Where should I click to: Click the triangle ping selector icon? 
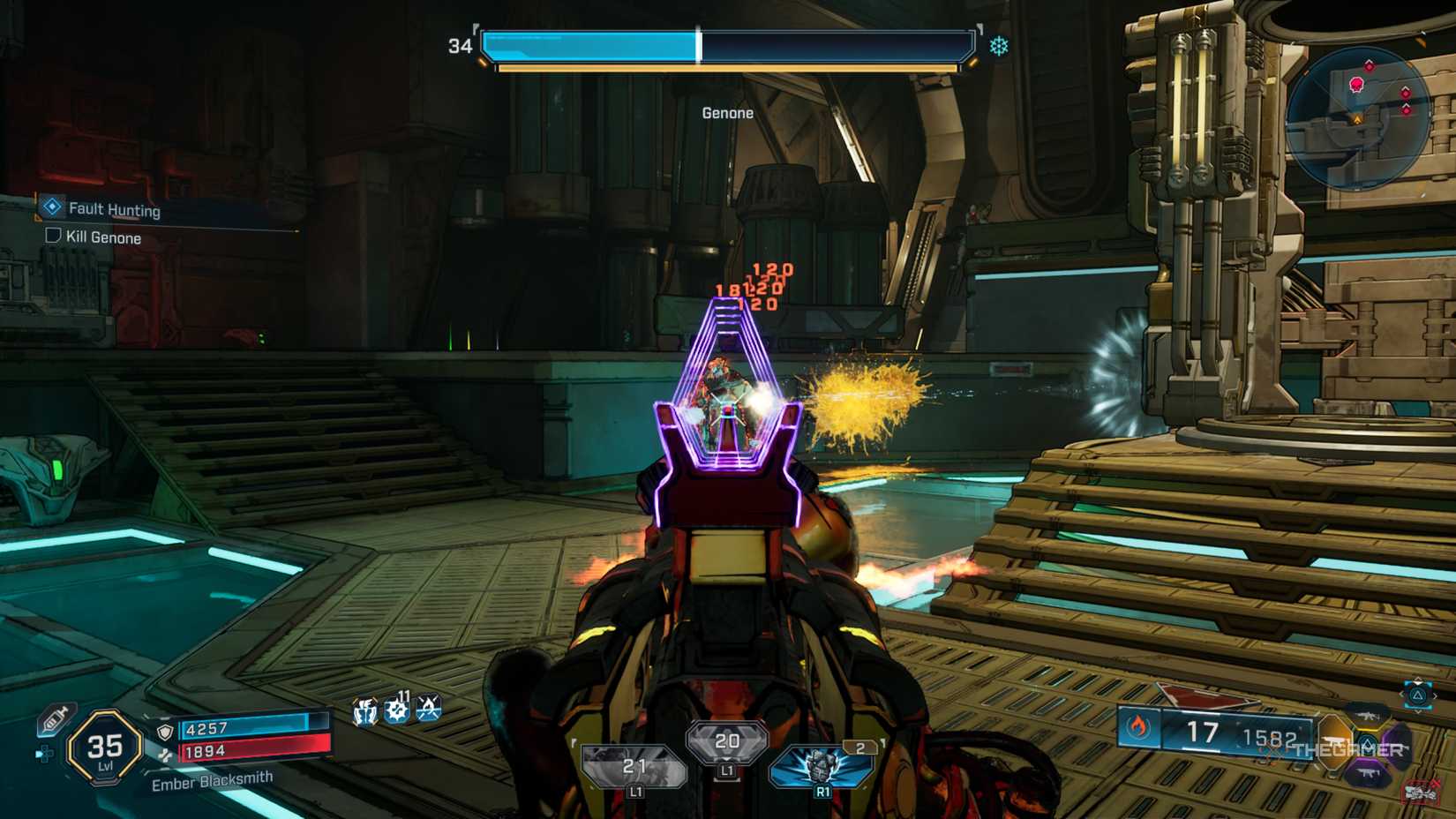(x=1418, y=695)
